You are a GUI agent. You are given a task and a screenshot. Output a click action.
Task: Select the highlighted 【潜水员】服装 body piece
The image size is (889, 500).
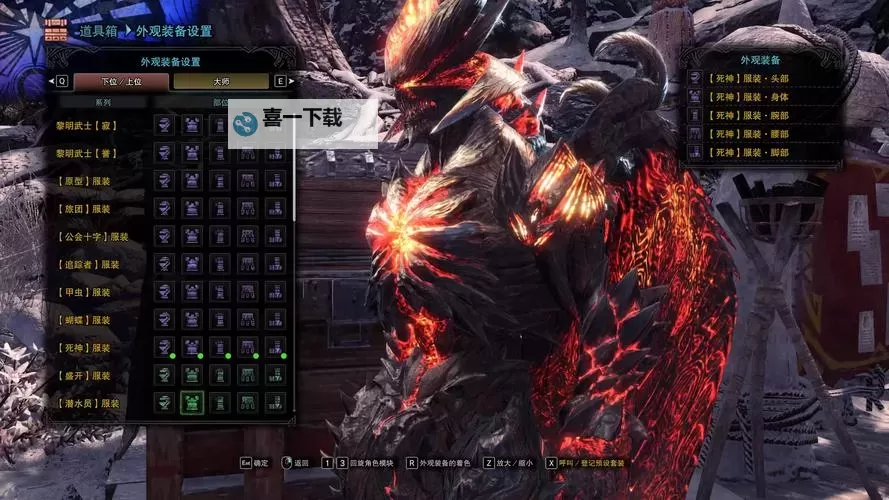click(x=192, y=403)
